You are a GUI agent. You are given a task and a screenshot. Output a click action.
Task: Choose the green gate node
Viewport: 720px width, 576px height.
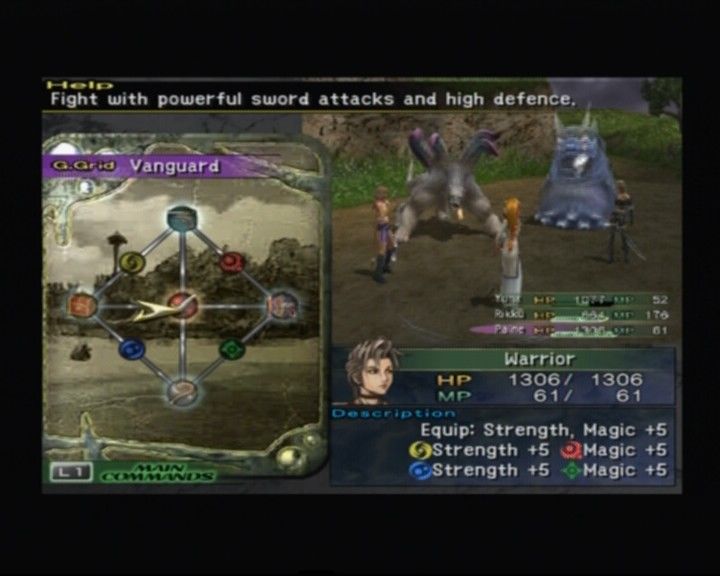[232, 349]
